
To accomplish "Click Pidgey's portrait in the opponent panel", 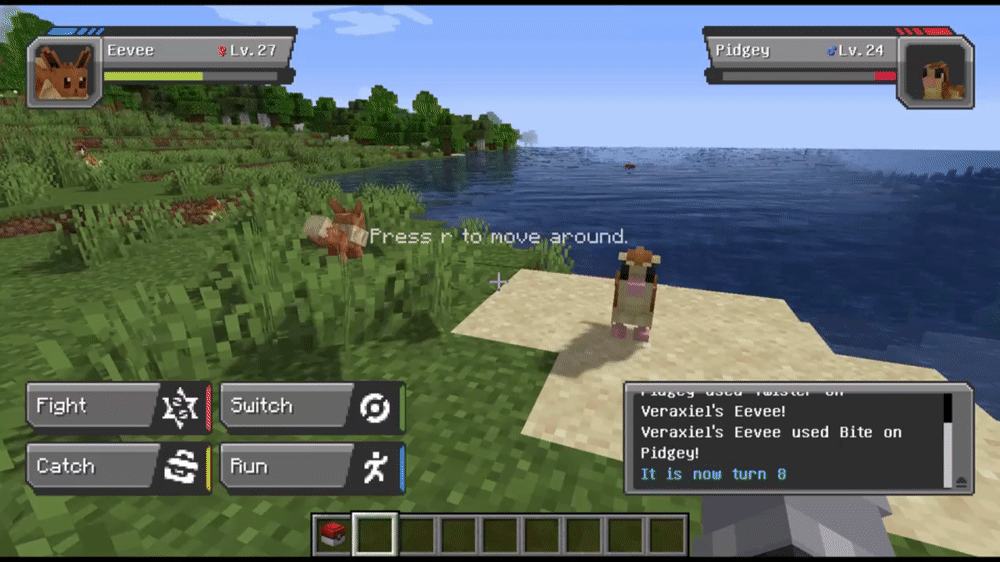I will click(935, 73).
